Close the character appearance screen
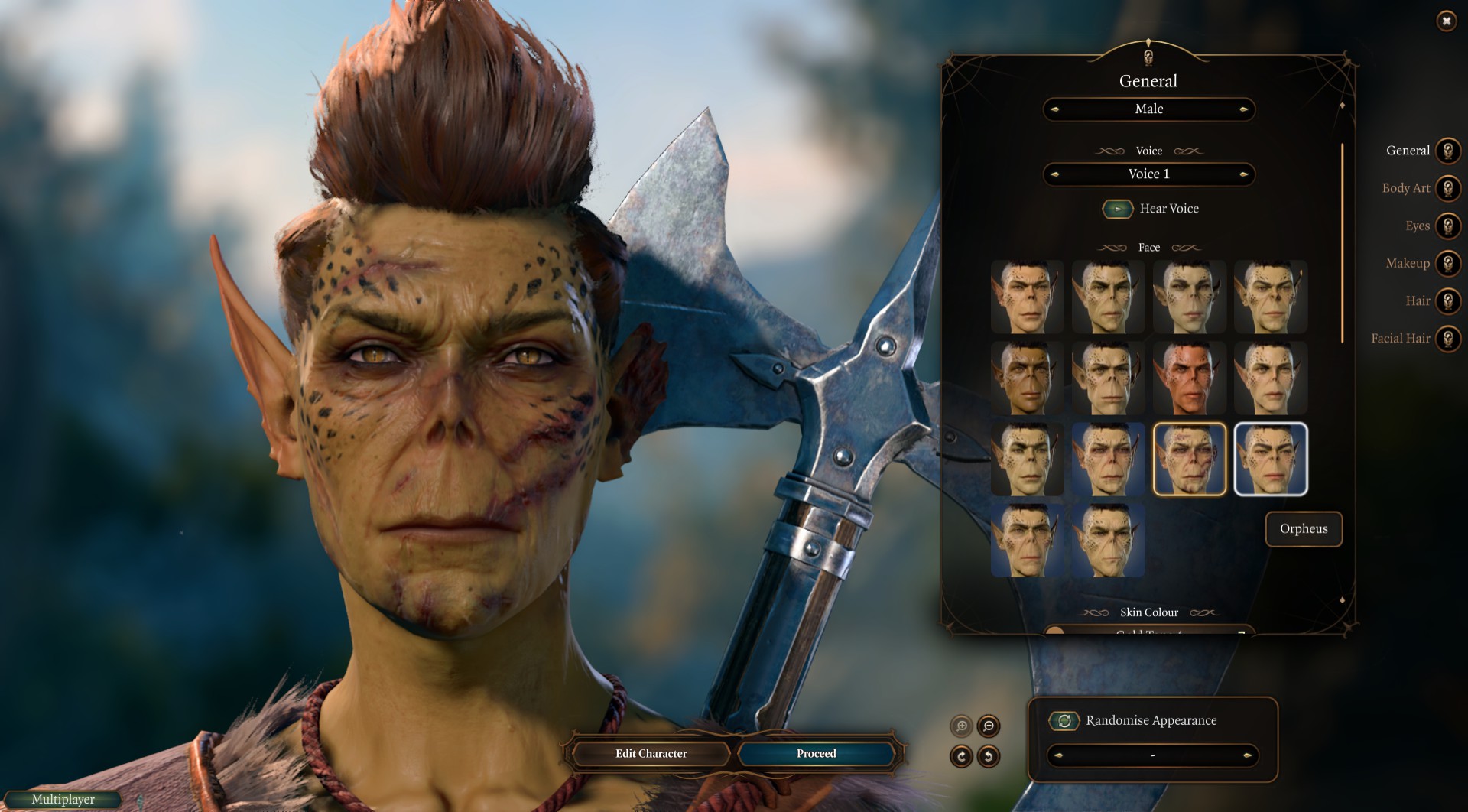Image resolution: width=1468 pixels, height=812 pixels. coord(1446,21)
